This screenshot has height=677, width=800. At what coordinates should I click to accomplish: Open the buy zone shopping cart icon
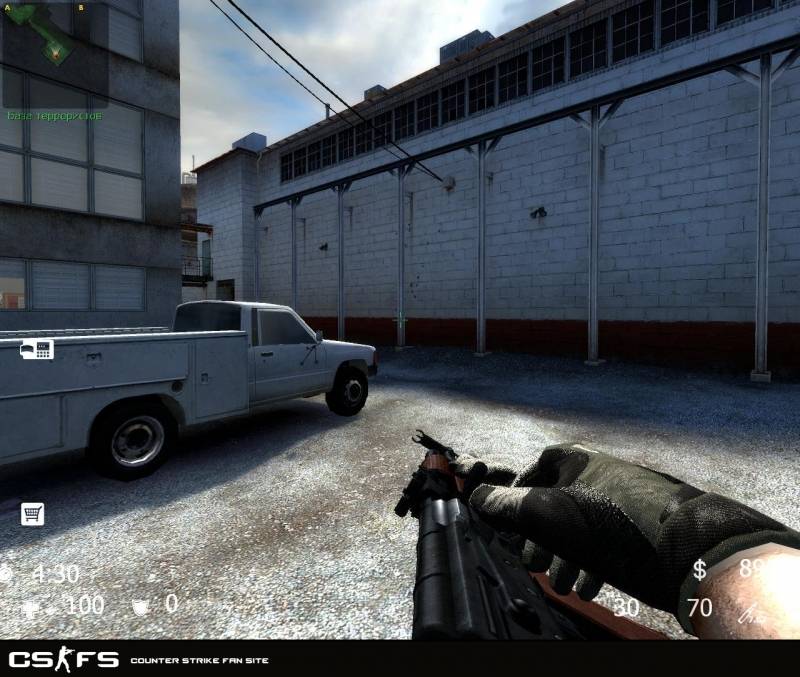(33, 514)
